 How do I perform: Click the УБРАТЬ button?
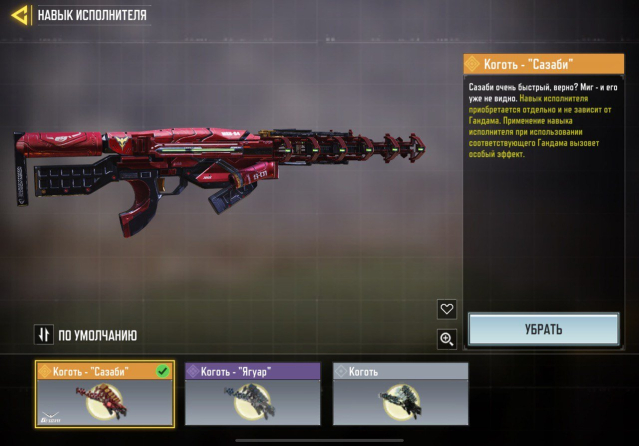(x=544, y=329)
